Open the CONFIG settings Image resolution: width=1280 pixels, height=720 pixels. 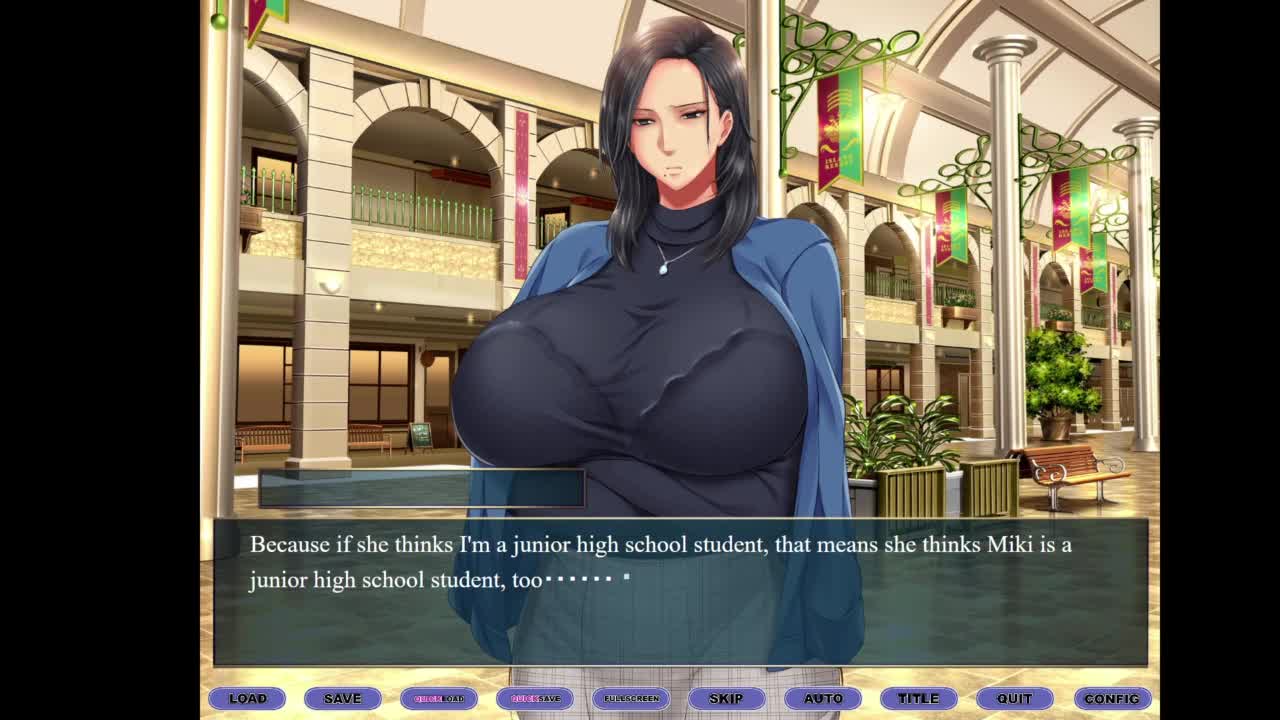(1112, 698)
